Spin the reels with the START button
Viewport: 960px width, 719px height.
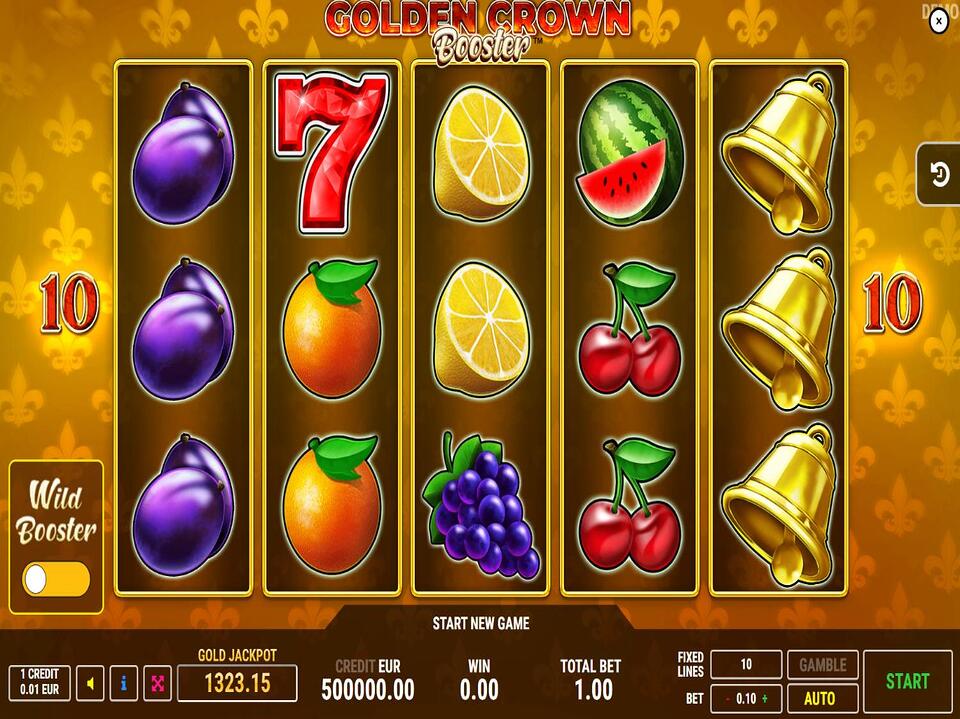(x=907, y=681)
